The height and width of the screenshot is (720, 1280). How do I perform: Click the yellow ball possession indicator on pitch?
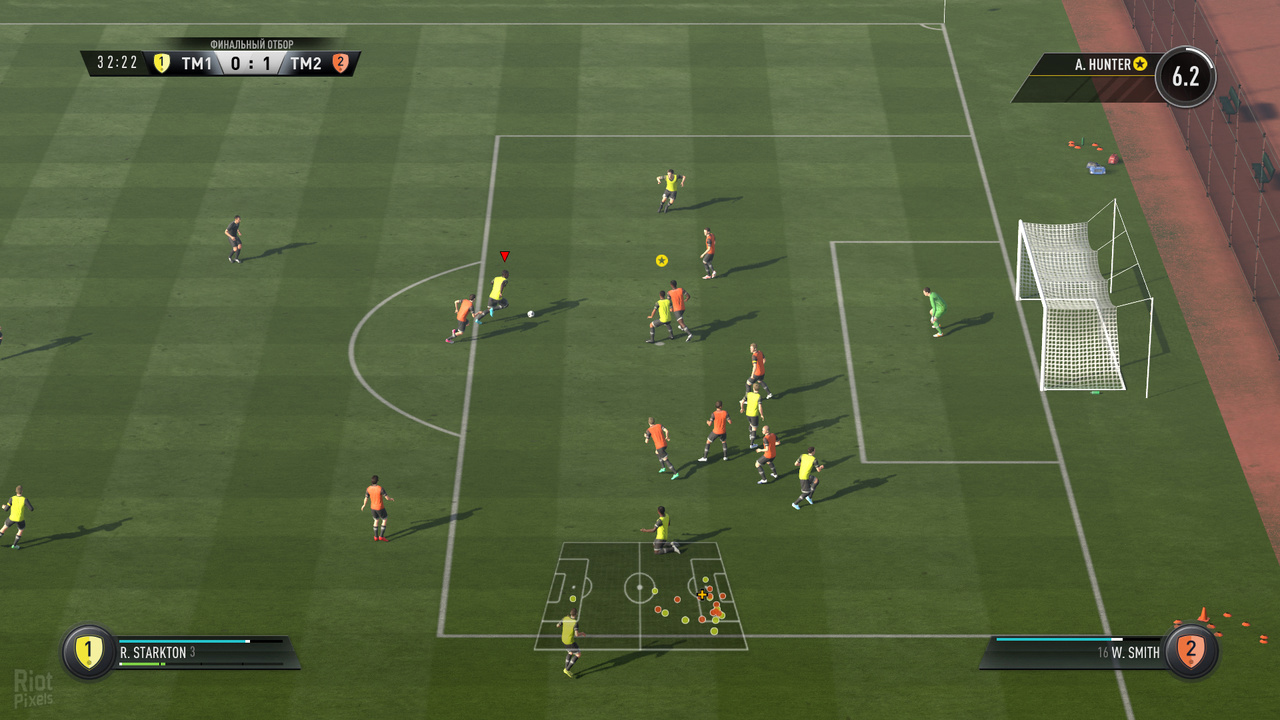(661, 260)
